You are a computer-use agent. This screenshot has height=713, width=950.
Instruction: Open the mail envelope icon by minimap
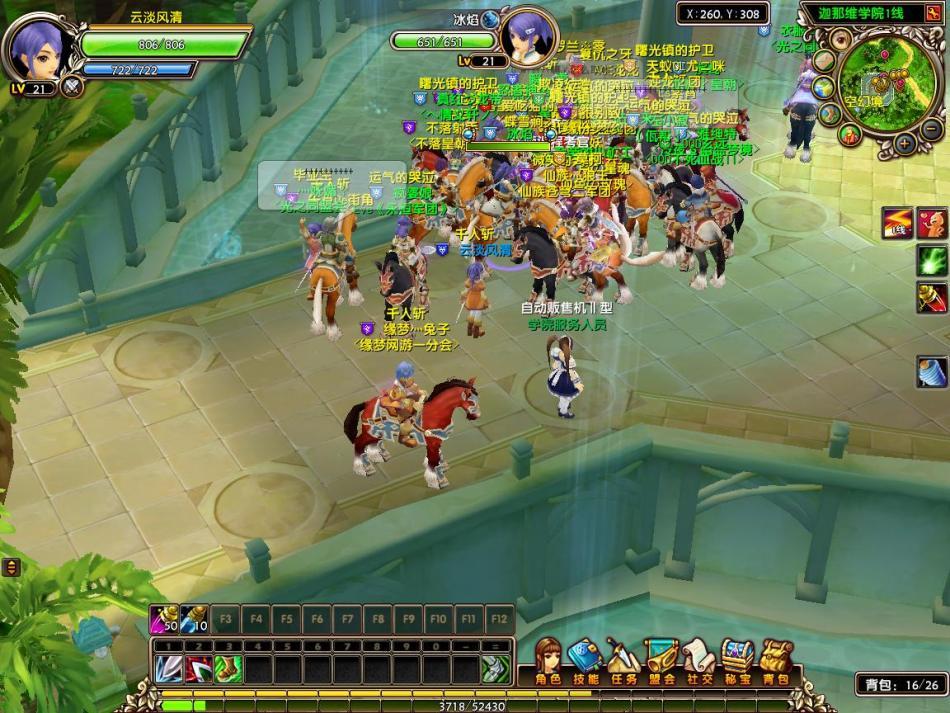825,59
